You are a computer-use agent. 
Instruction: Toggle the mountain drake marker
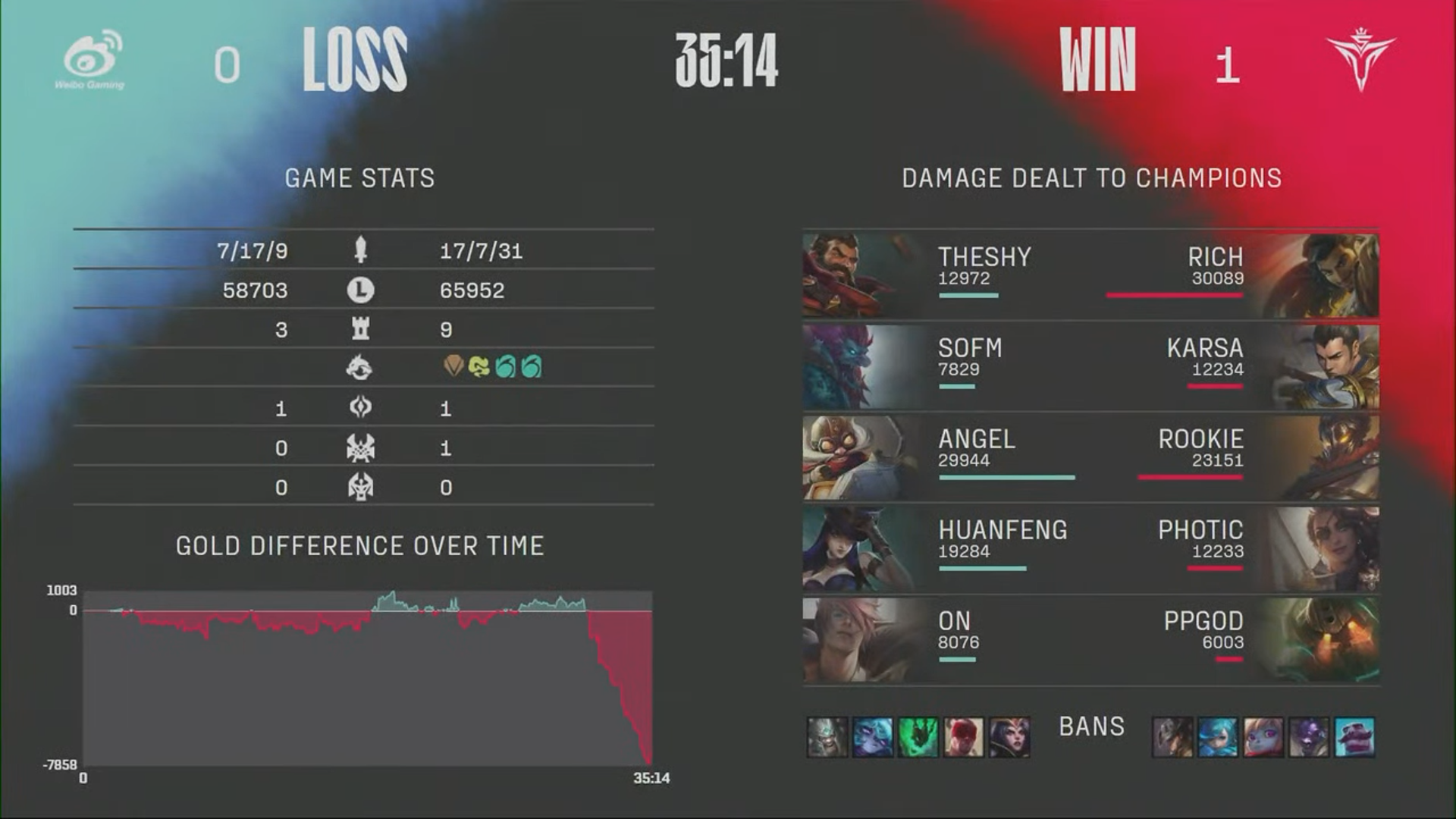pyautogui.click(x=451, y=368)
